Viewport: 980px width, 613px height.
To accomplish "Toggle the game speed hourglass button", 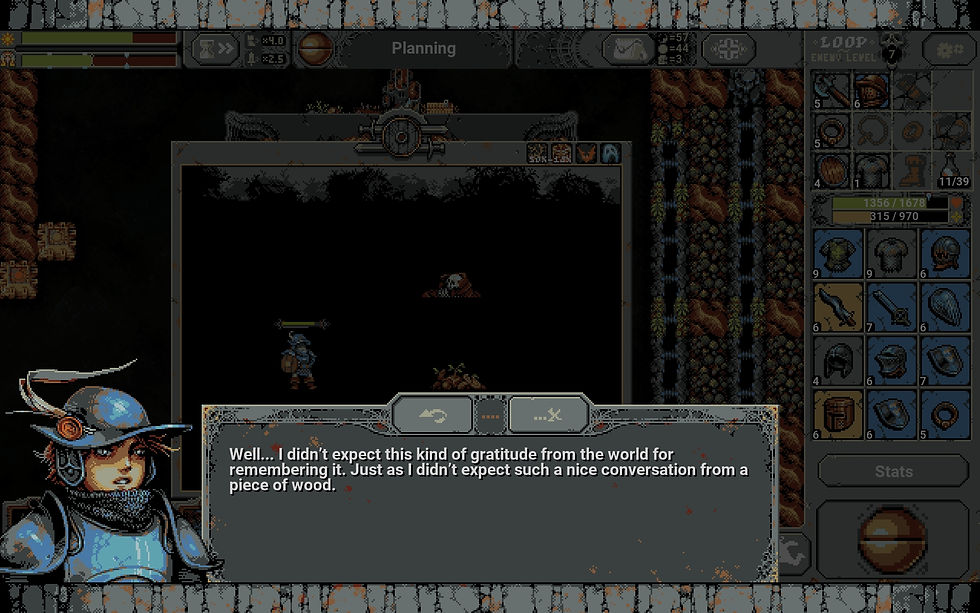I will tap(216, 48).
